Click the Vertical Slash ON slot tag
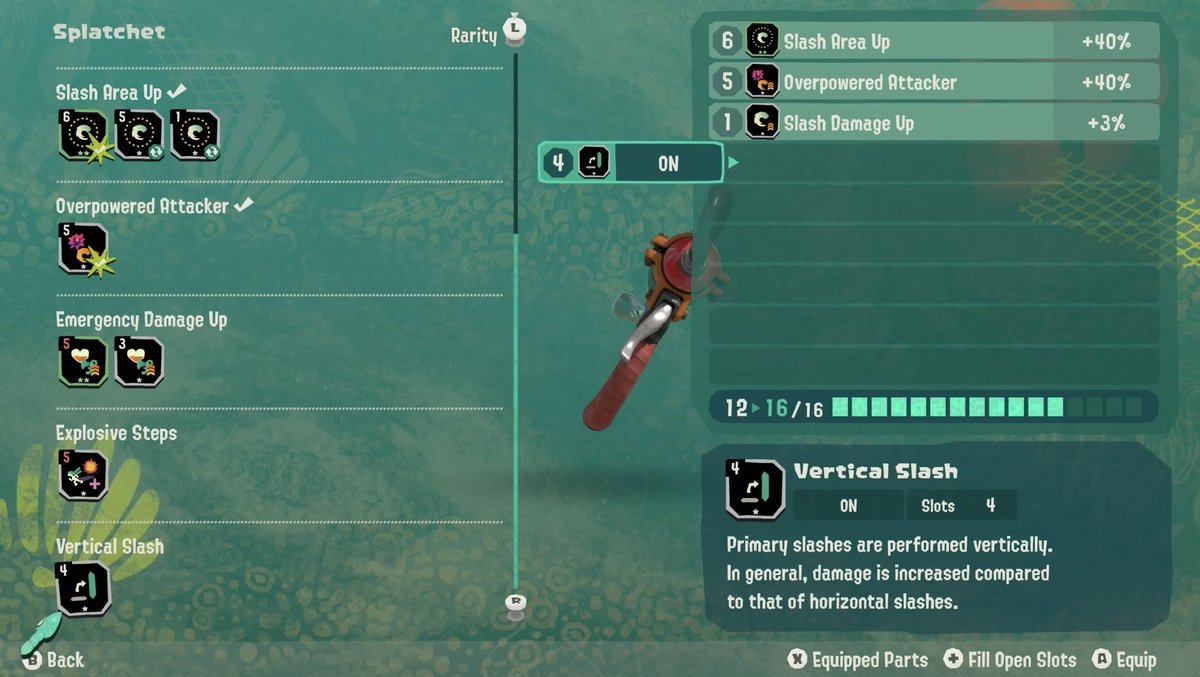This screenshot has width=1200, height=677. coord(631,163)
